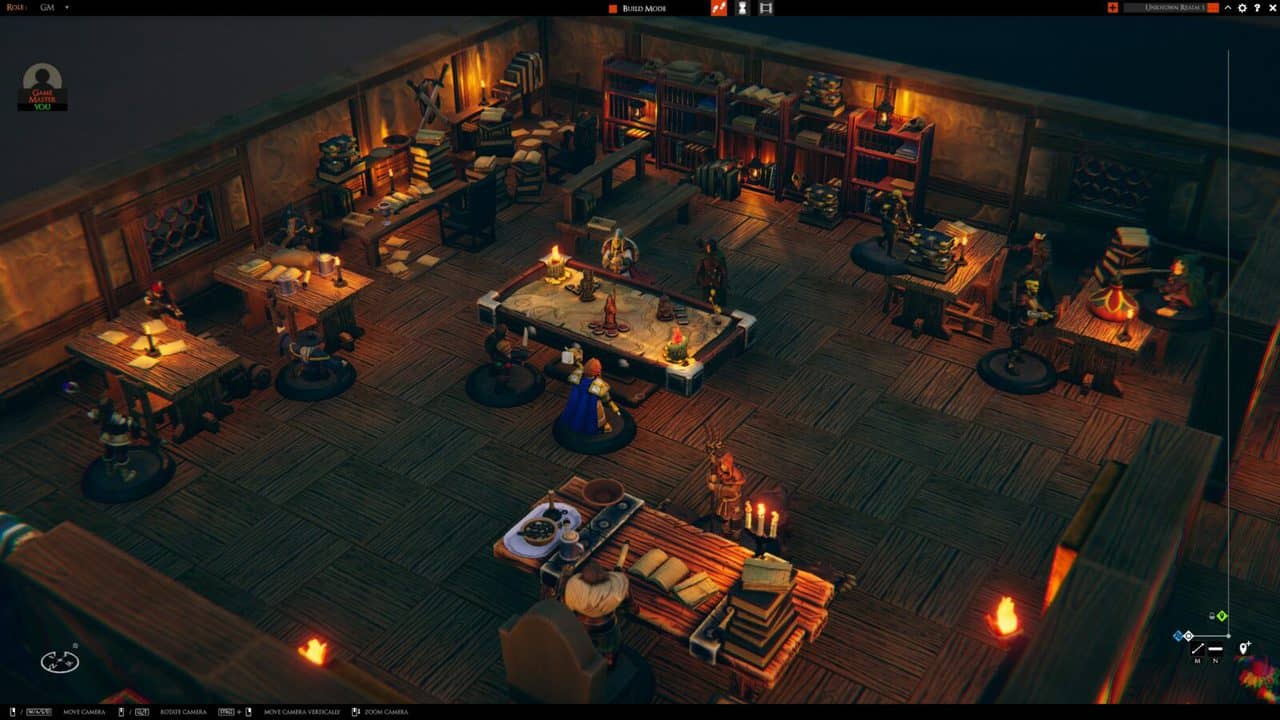The image size is (1280, 720).
Task: Toggle the blue diamond indicator near the compass
Action: click(1178, 635)
